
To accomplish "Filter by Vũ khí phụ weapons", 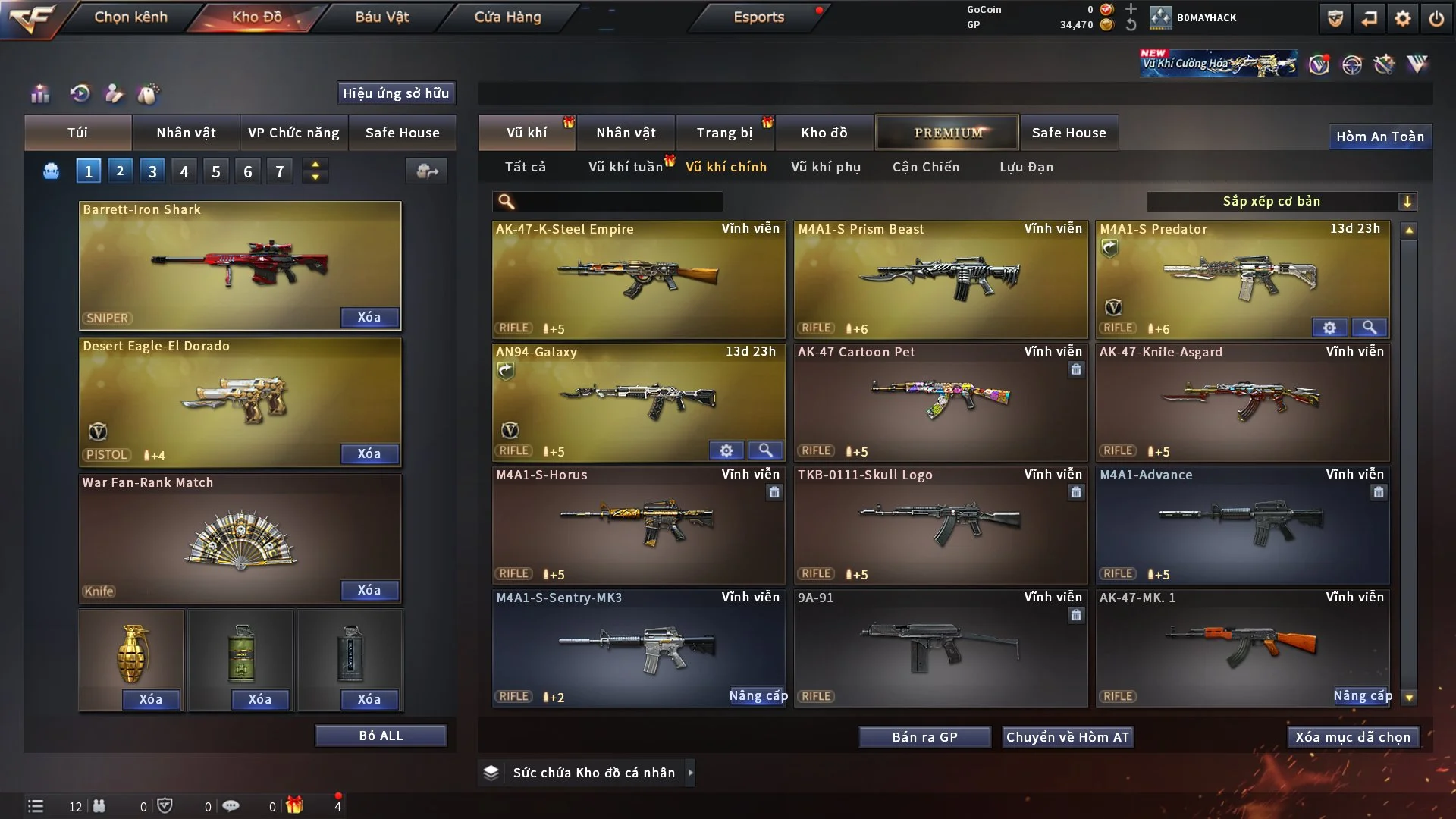I will pos(825,167).
